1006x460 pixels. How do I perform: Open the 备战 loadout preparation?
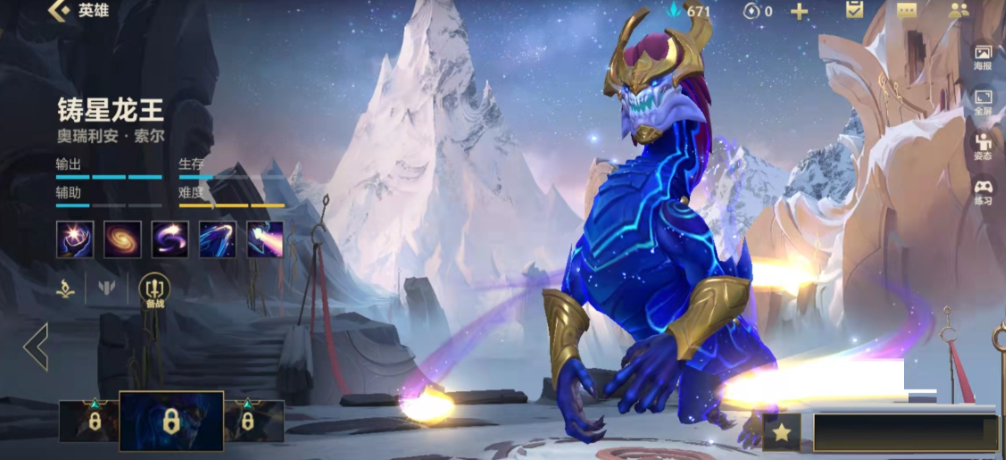154,291
